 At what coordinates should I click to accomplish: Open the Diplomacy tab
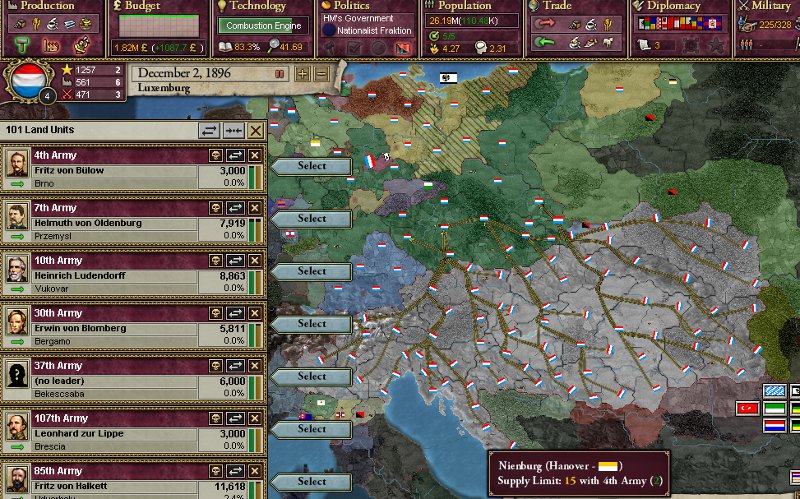[x=675, y=6]
